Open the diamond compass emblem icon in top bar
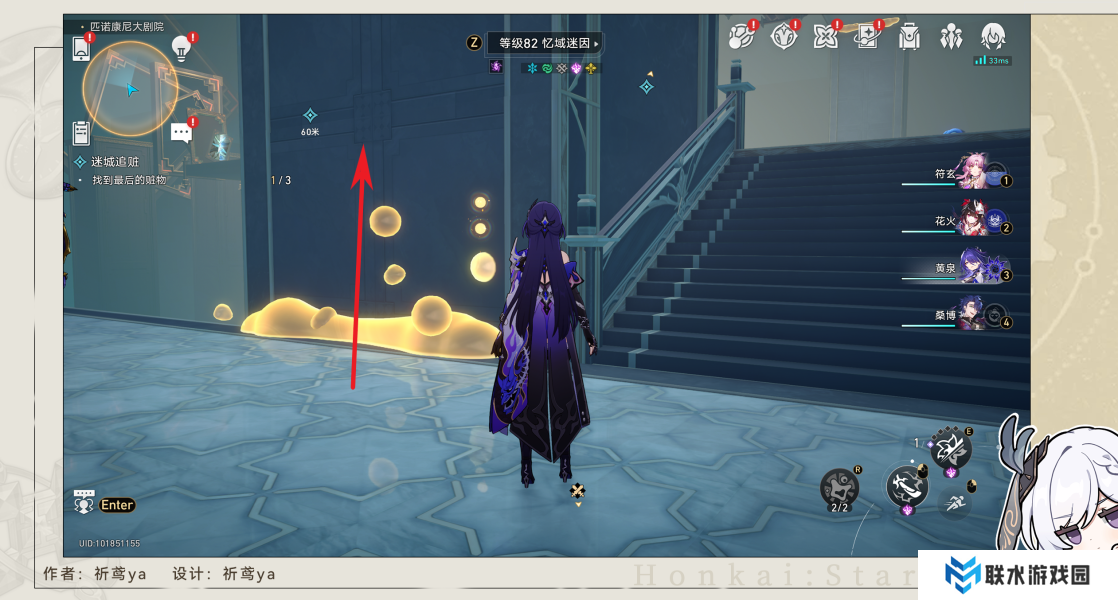 (783, 38)
